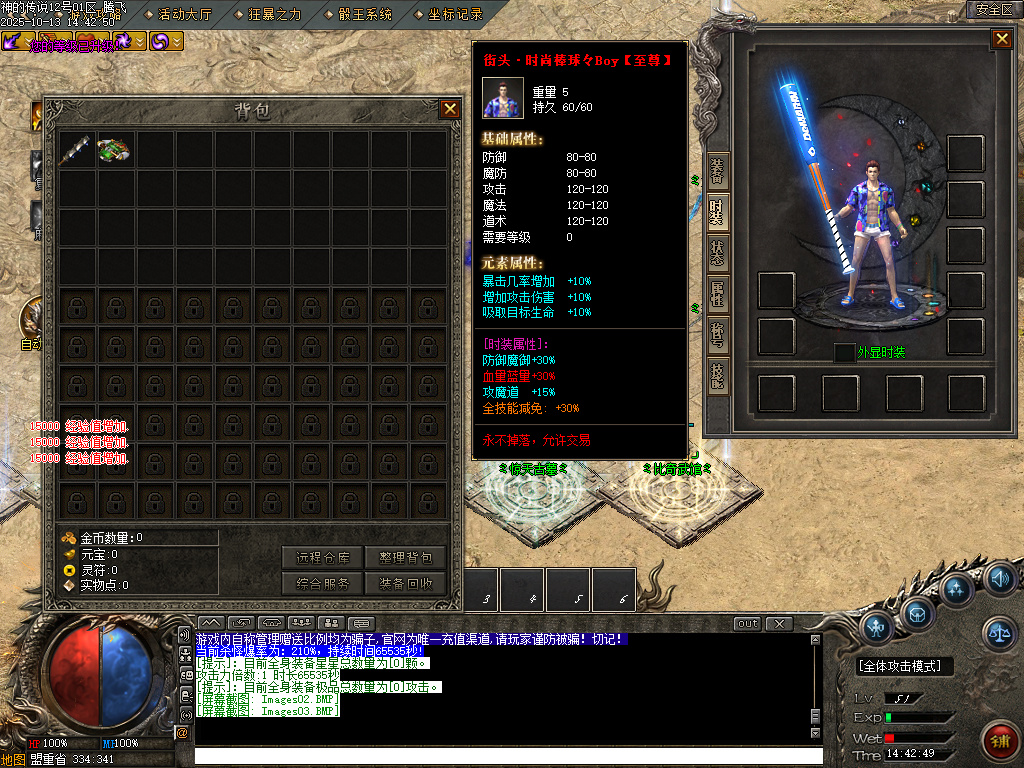Switch to the 状态 status tab

tap(717, 254)
